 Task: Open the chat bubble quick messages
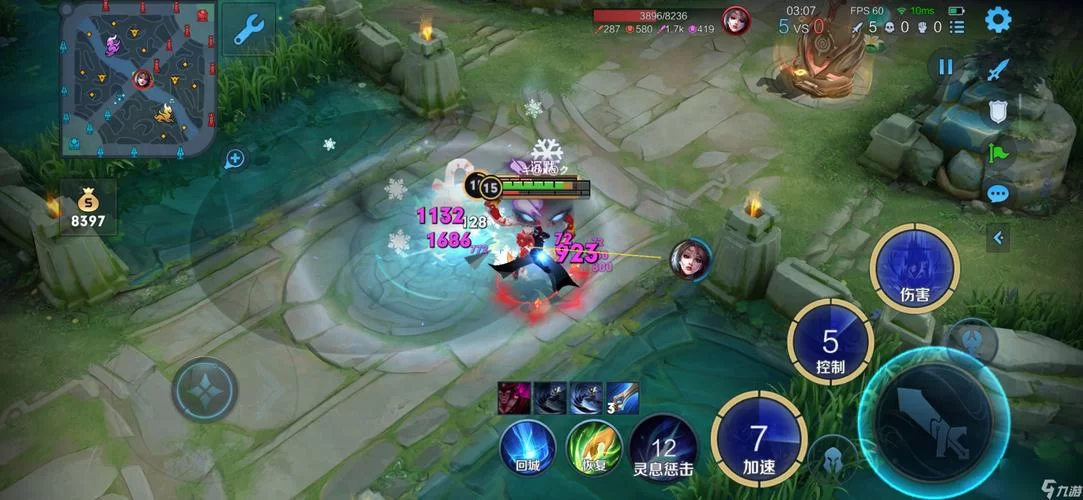pyautogui.click(x=997, y=194)
